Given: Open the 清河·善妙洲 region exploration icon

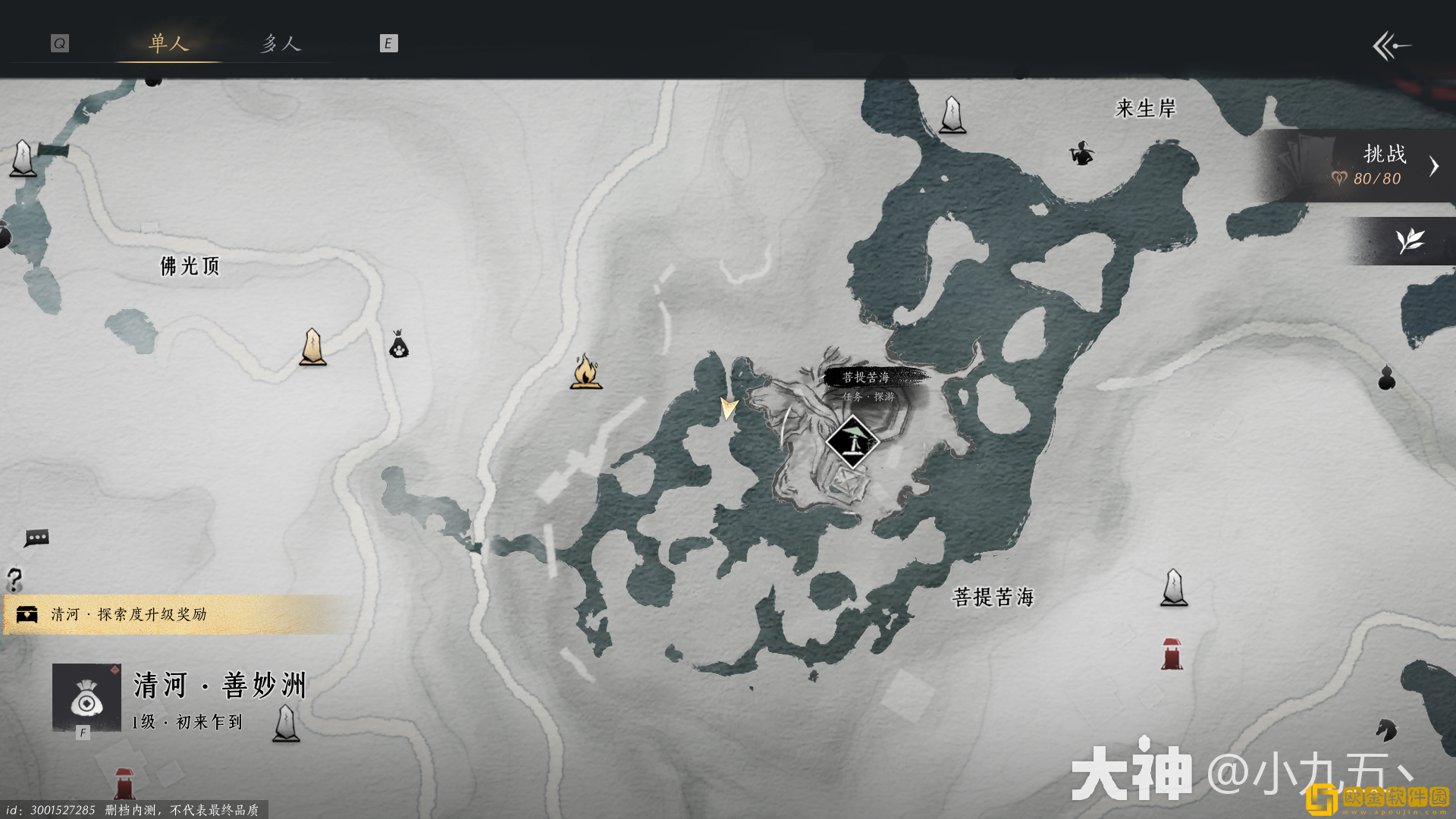Looking at the screenshot, I should tap(86, 698).
